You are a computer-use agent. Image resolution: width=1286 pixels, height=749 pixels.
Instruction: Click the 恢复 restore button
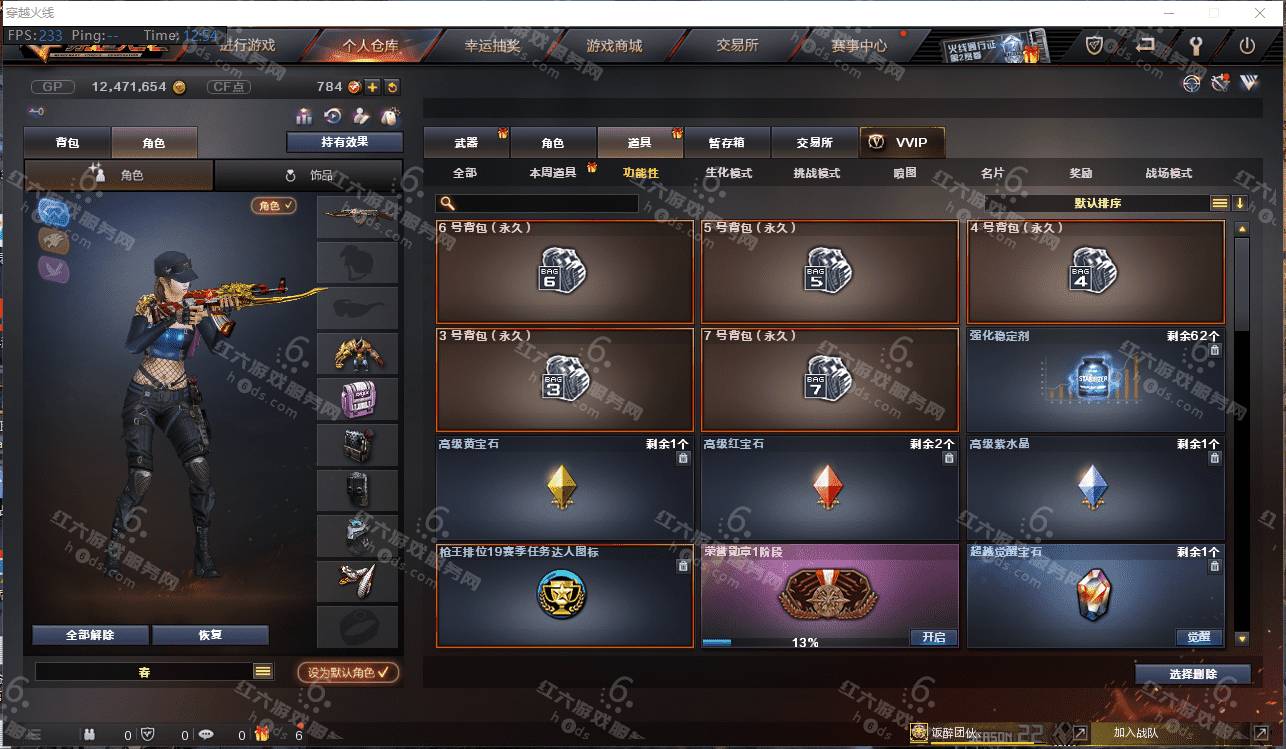210,635
